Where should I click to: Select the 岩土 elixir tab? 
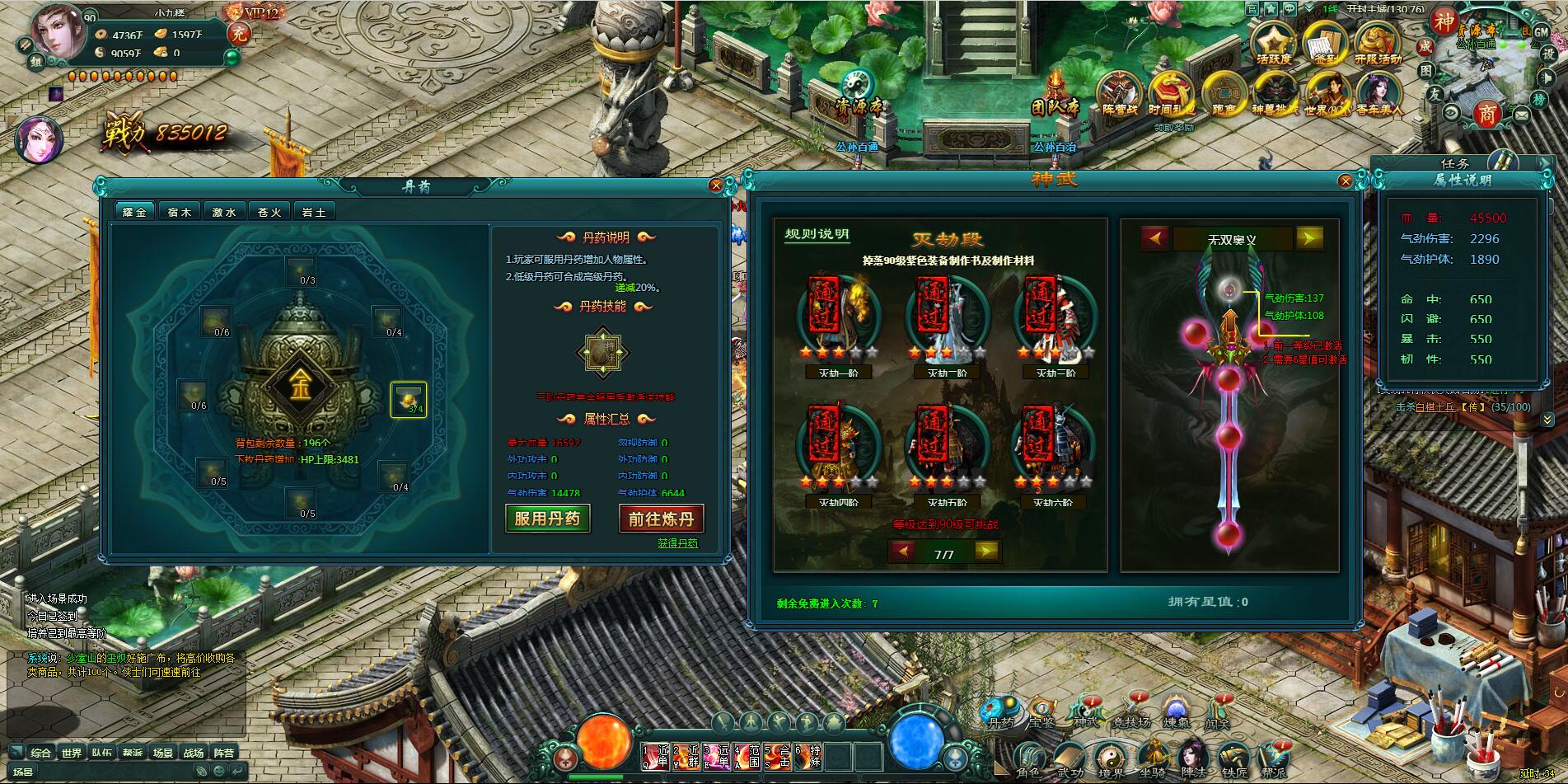(x=314, y=212)
